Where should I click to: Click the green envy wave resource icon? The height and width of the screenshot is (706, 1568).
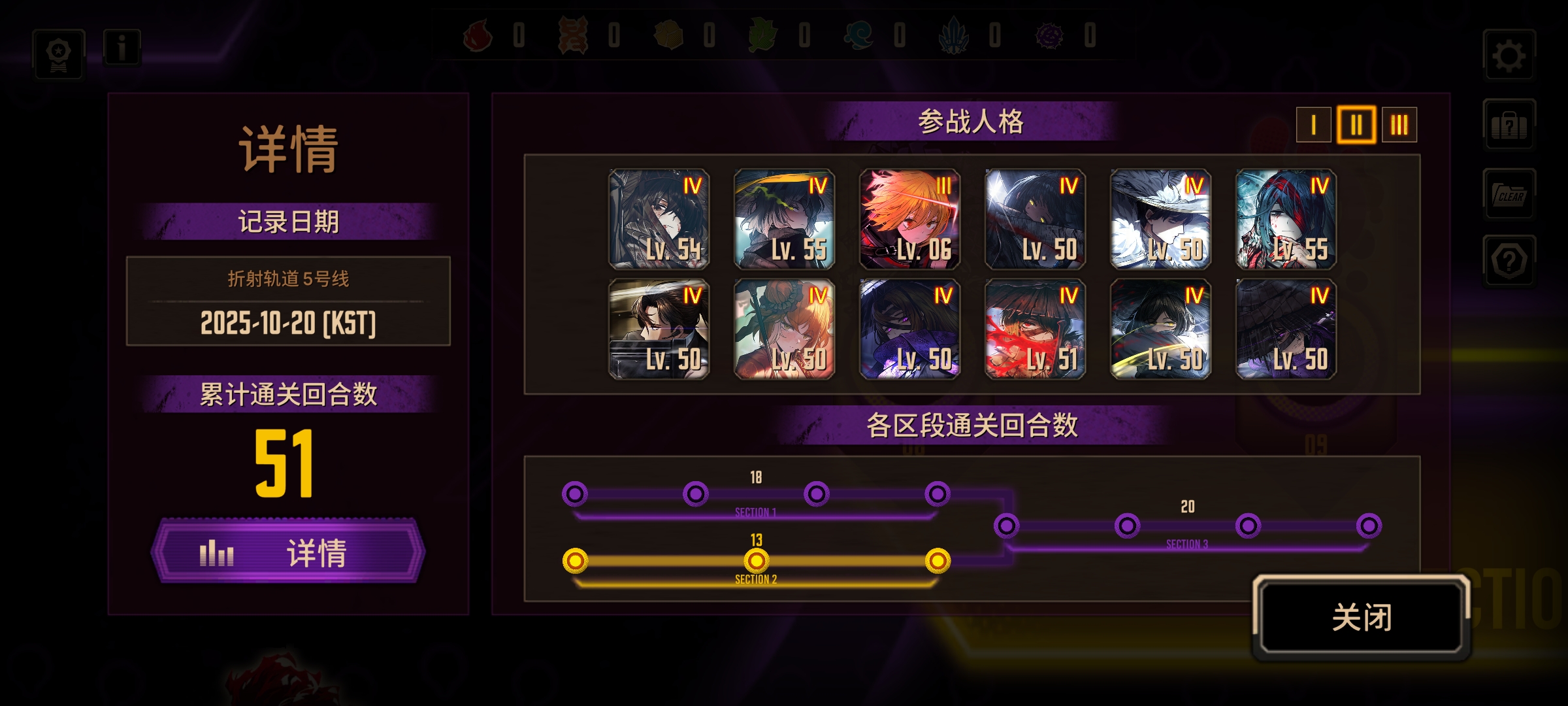(x=856, y=37)
